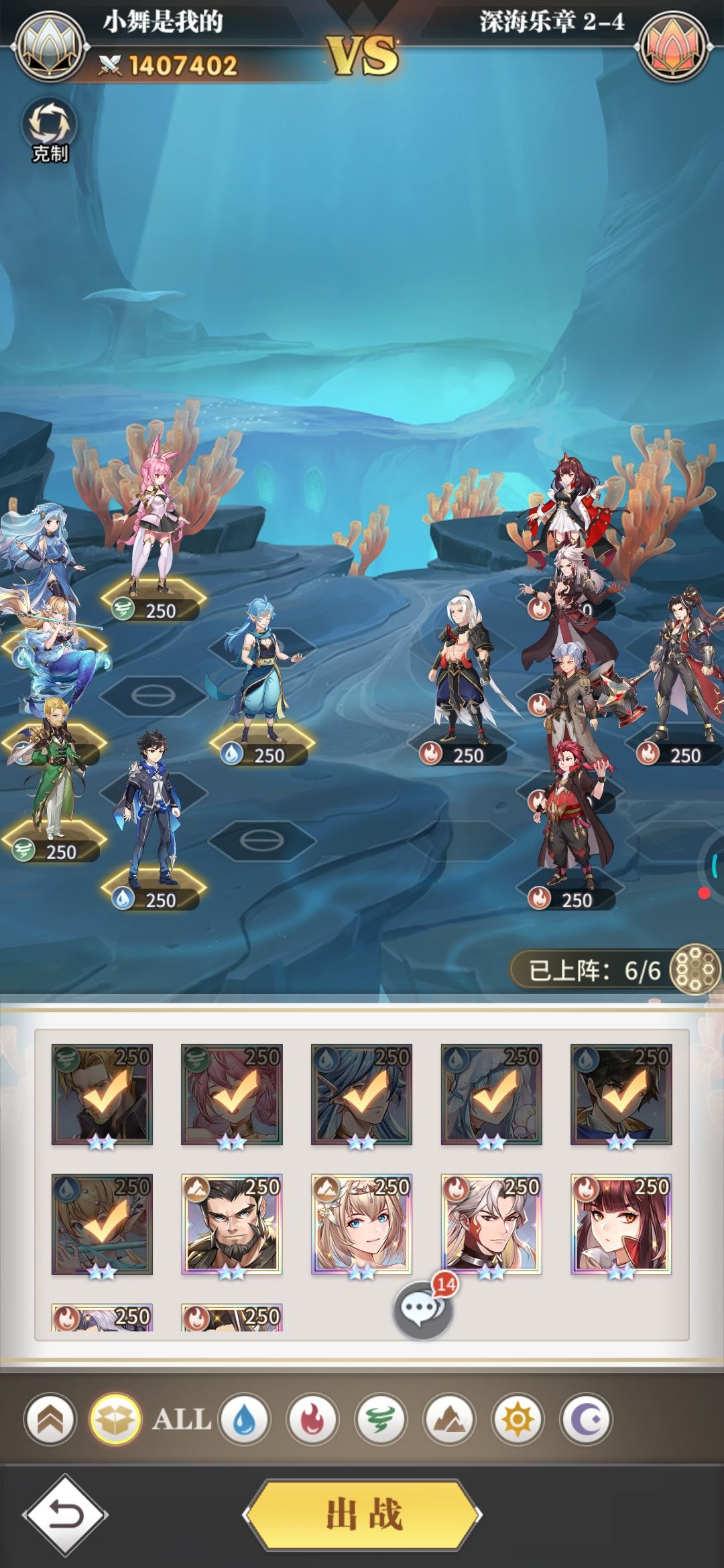Viewport: 724px width, 1568px height.
Task: Filter heroes by earth mountain element
Action: pyautogui.click(x=449, y=1419)
